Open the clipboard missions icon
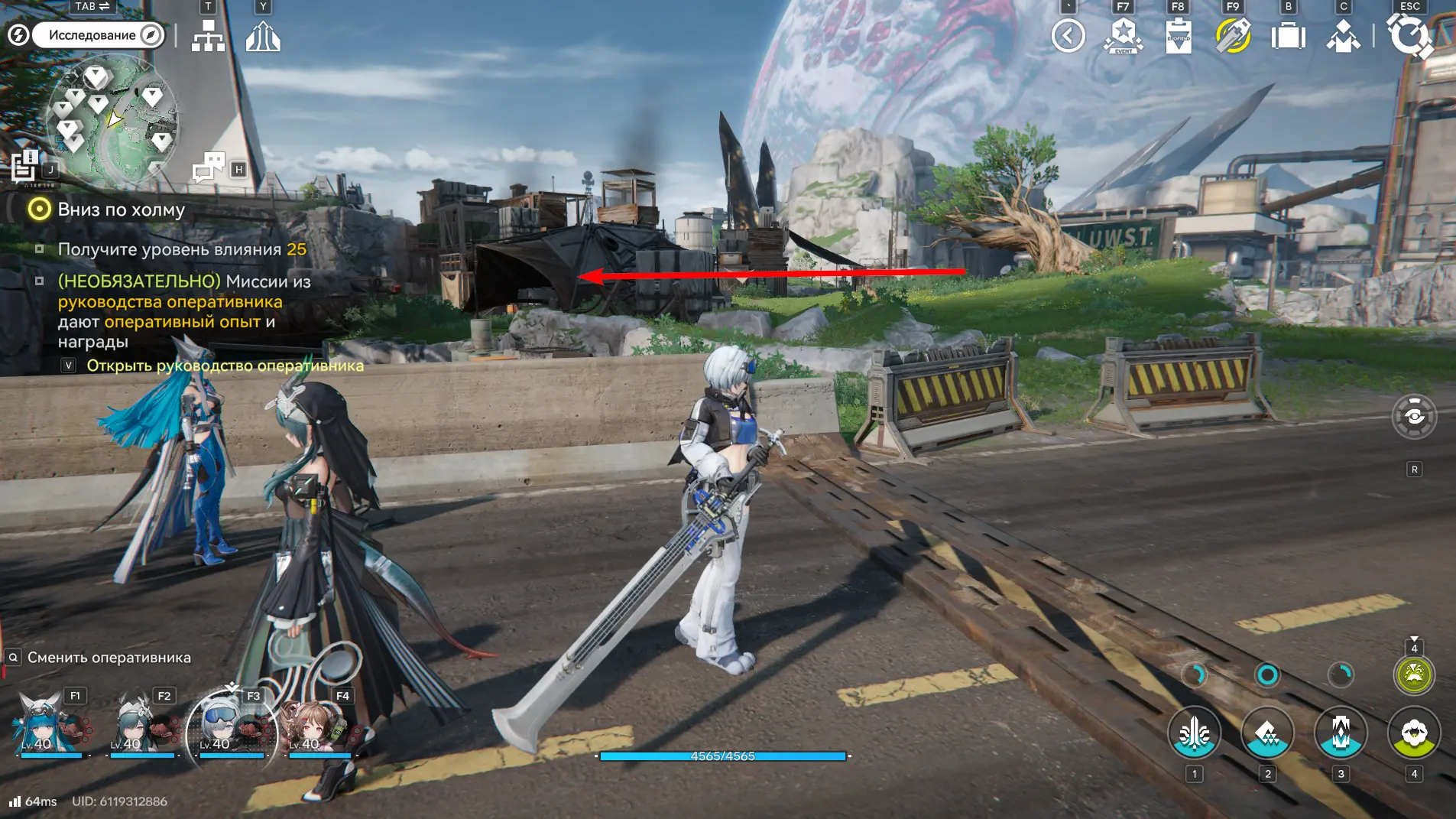The image size is (1456, 819). coord(1178,35)
